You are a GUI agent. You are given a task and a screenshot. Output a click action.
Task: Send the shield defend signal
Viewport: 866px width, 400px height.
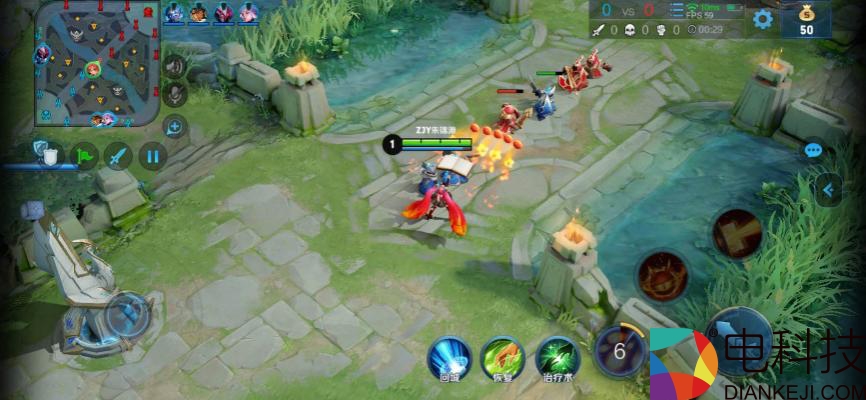47,153
